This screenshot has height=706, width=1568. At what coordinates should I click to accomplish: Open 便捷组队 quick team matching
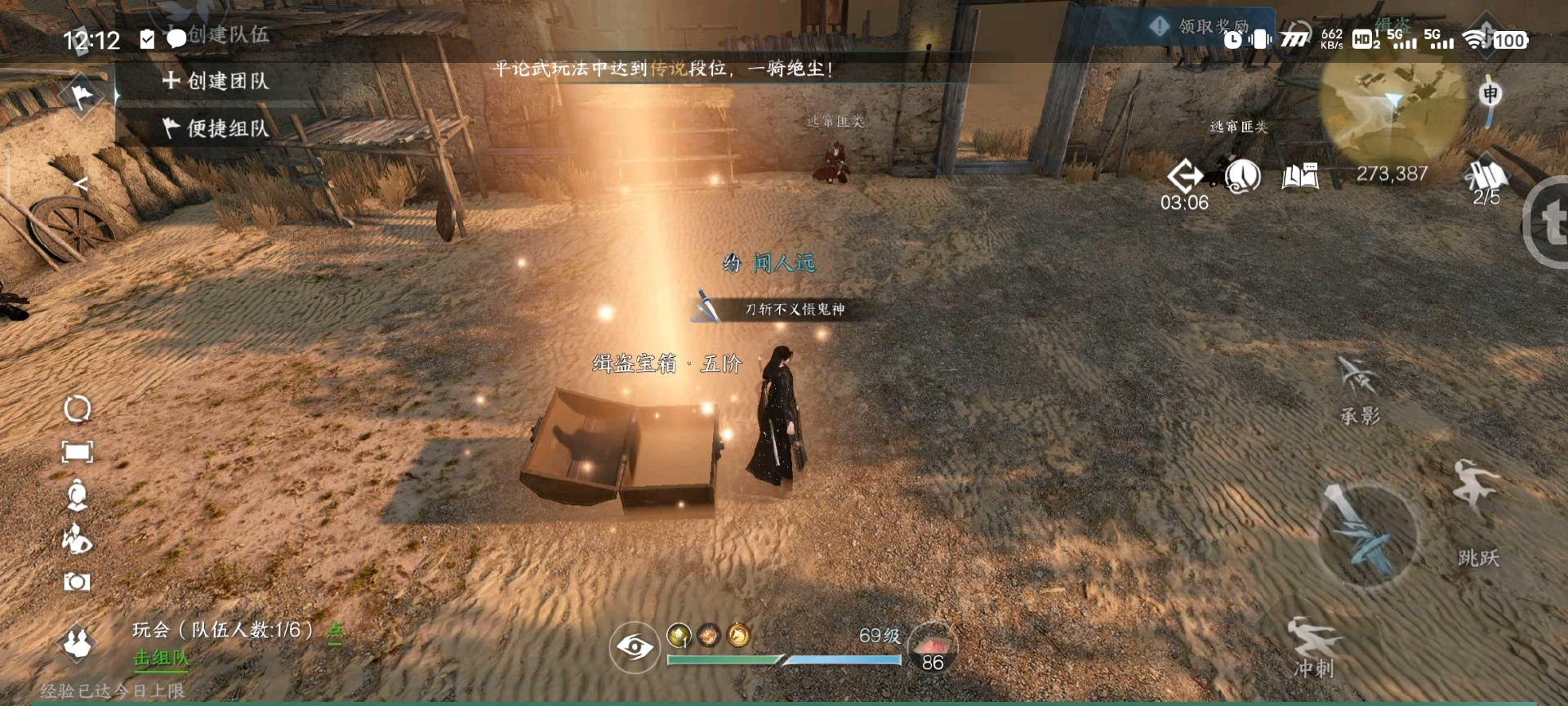216,128
